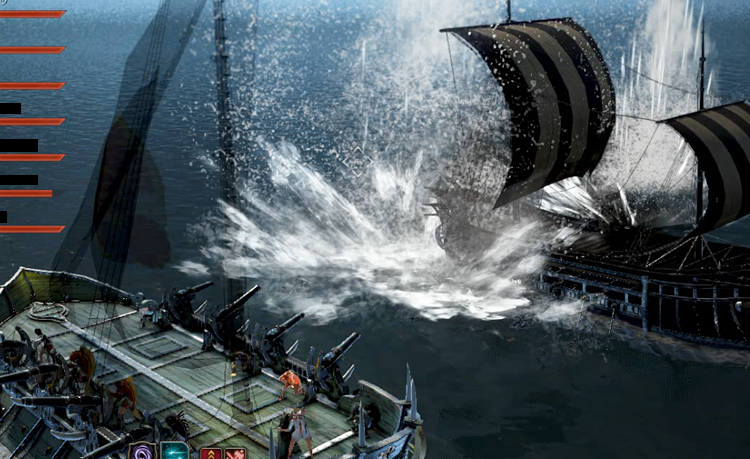
Task: Use the teal sparkle burst ability
Action: tap(175, 452)
